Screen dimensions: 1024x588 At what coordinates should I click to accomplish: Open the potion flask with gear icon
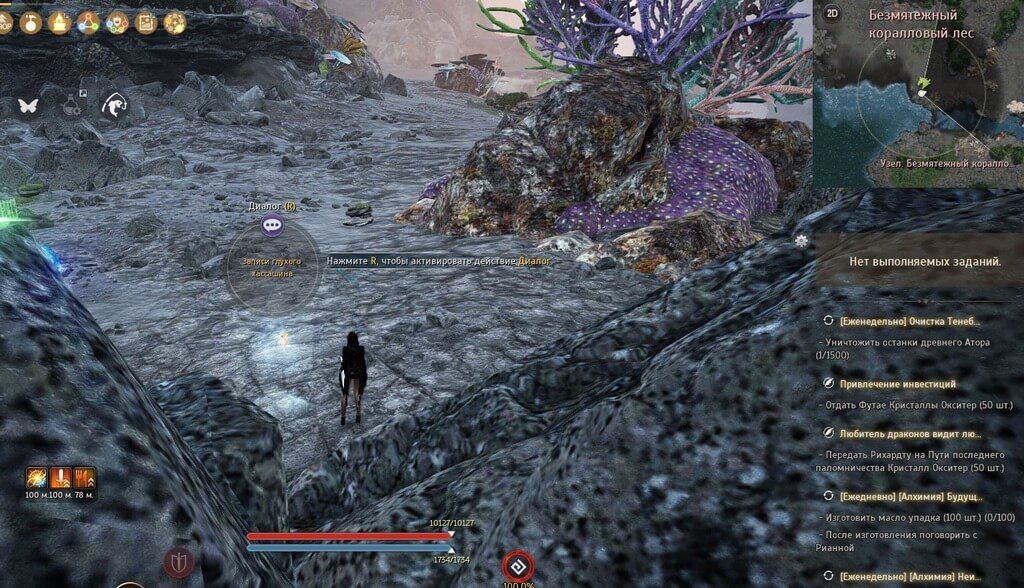pyautogui.click(x=72, y=104)
